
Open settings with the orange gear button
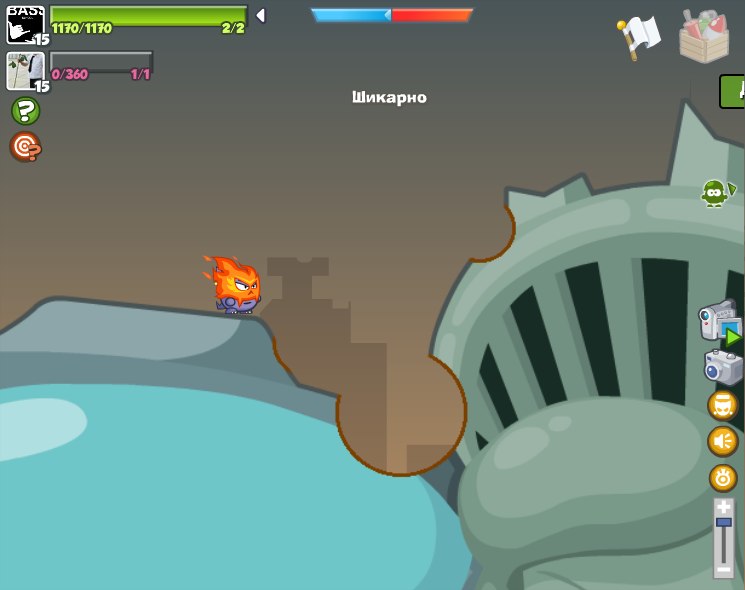[723, 478]
